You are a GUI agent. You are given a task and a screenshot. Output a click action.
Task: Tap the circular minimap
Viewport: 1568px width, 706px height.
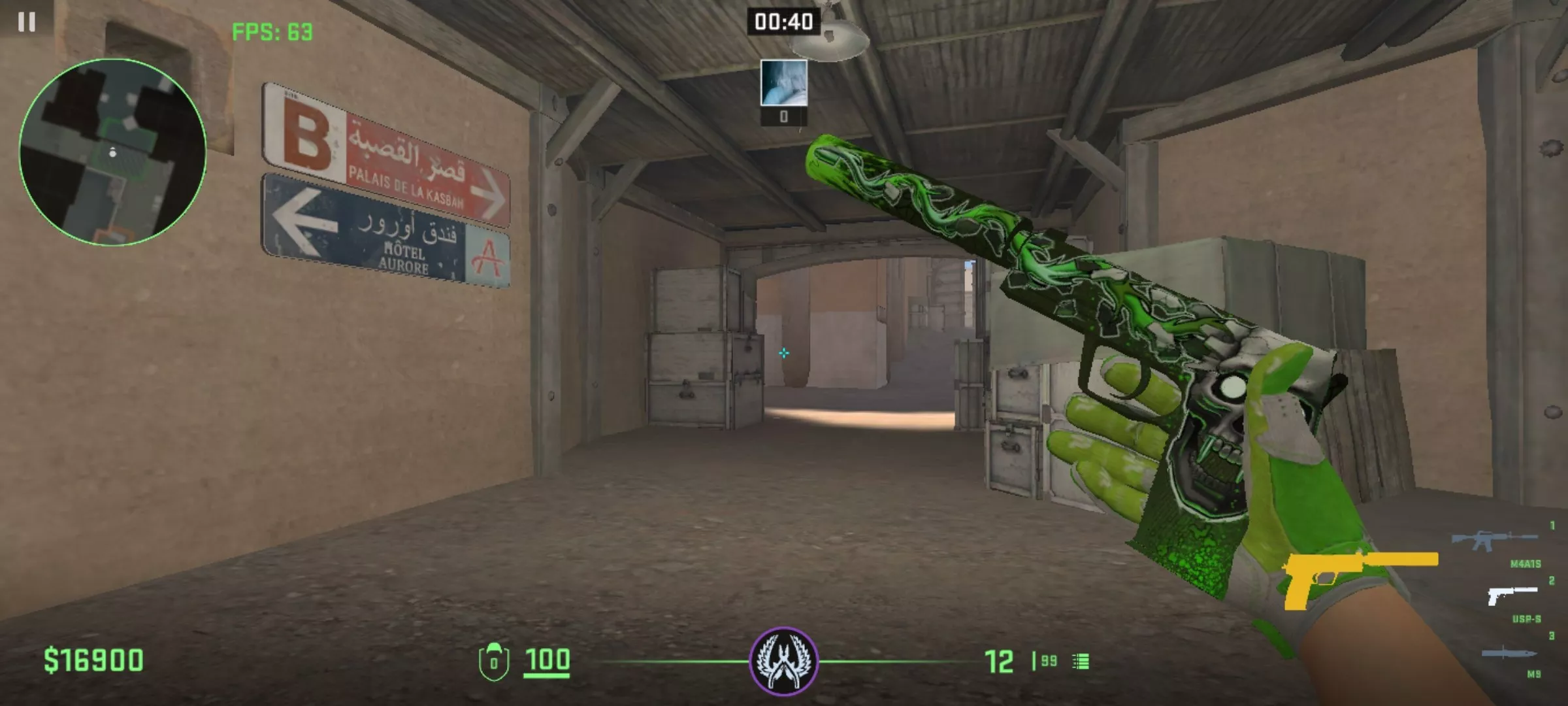click(113, 152)
